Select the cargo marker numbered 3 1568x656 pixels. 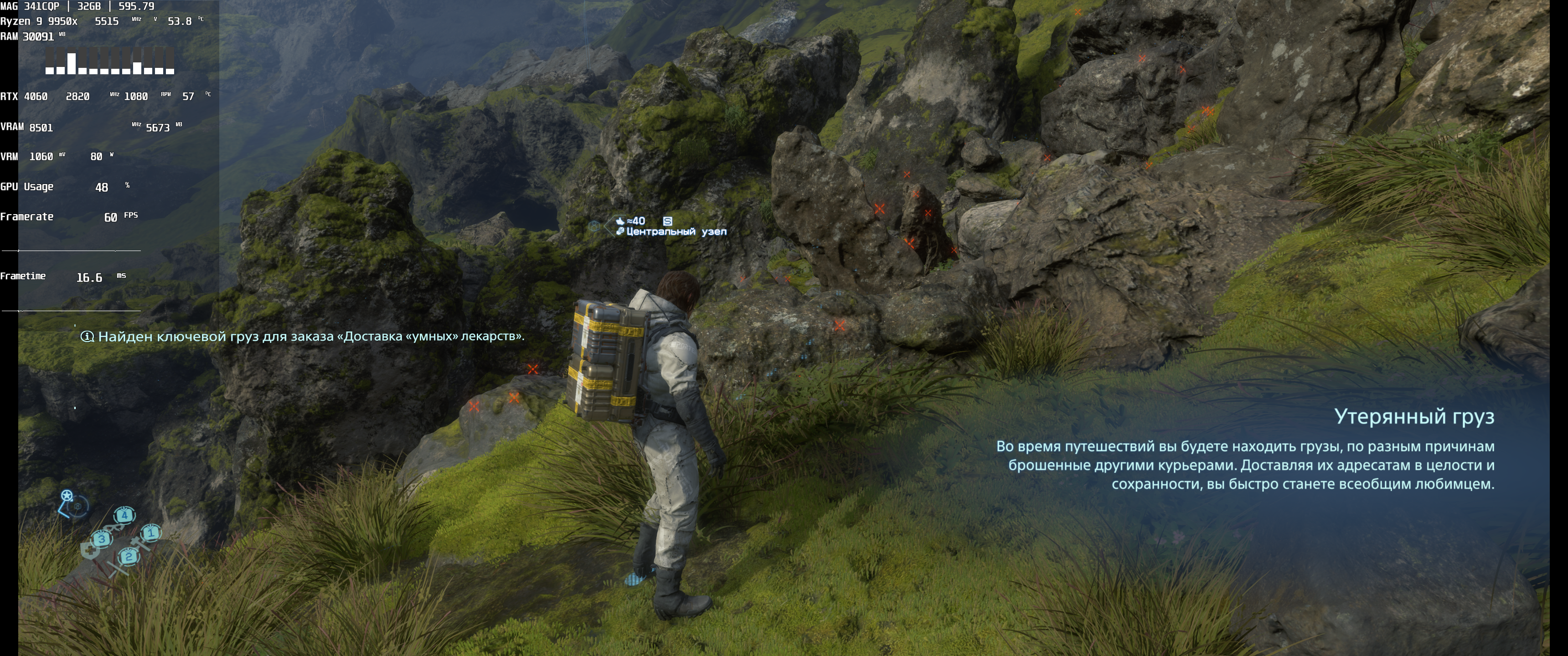102,538
